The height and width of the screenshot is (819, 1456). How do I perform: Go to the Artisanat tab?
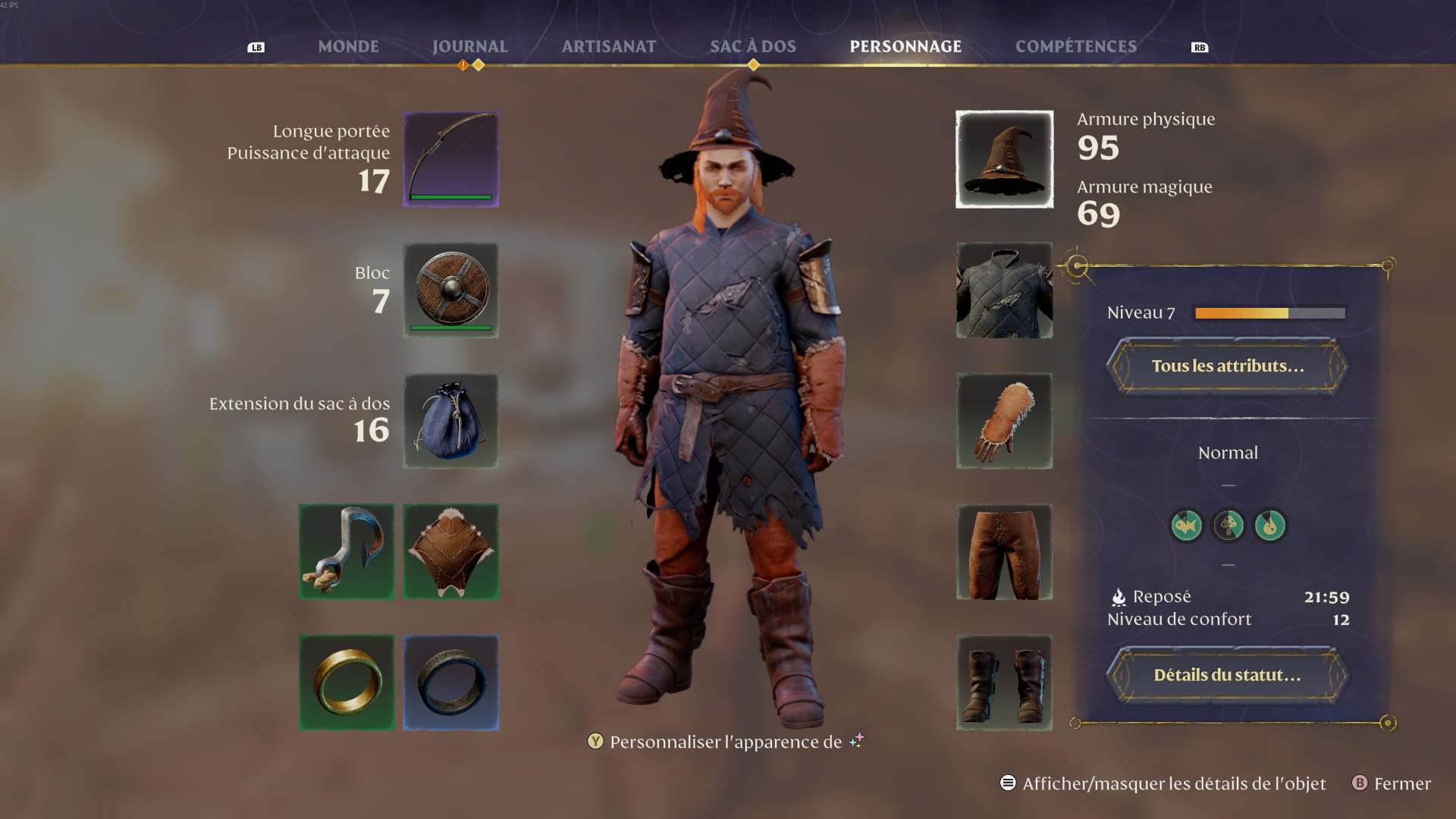(609, 46)
